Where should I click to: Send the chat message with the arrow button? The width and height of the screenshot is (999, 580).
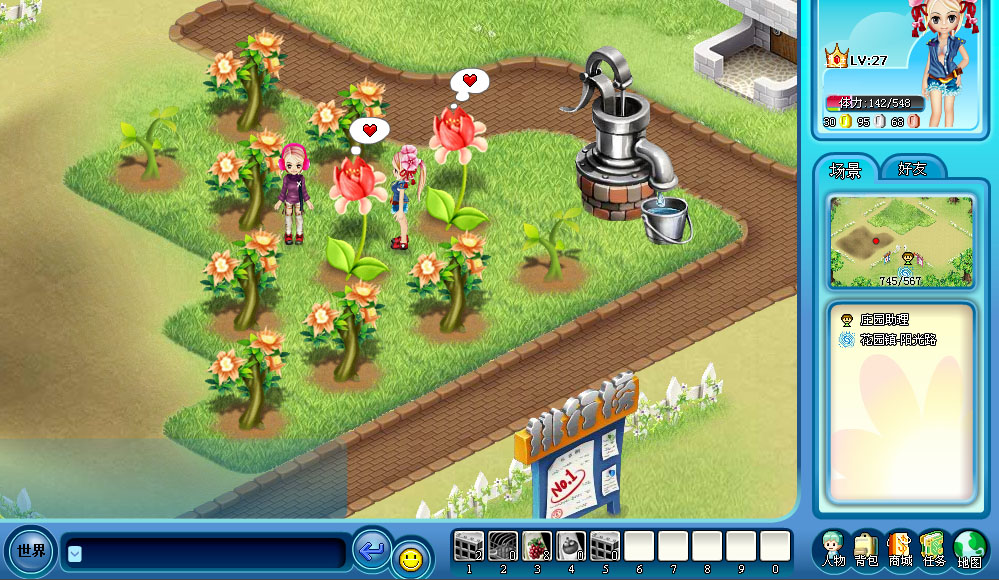pos(372,550)
